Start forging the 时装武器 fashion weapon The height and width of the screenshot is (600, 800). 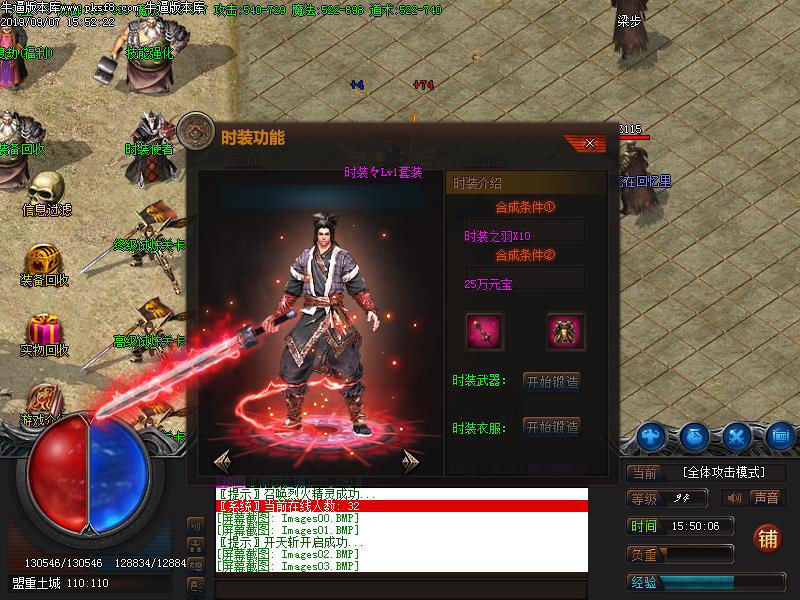(x=552, y=381)
